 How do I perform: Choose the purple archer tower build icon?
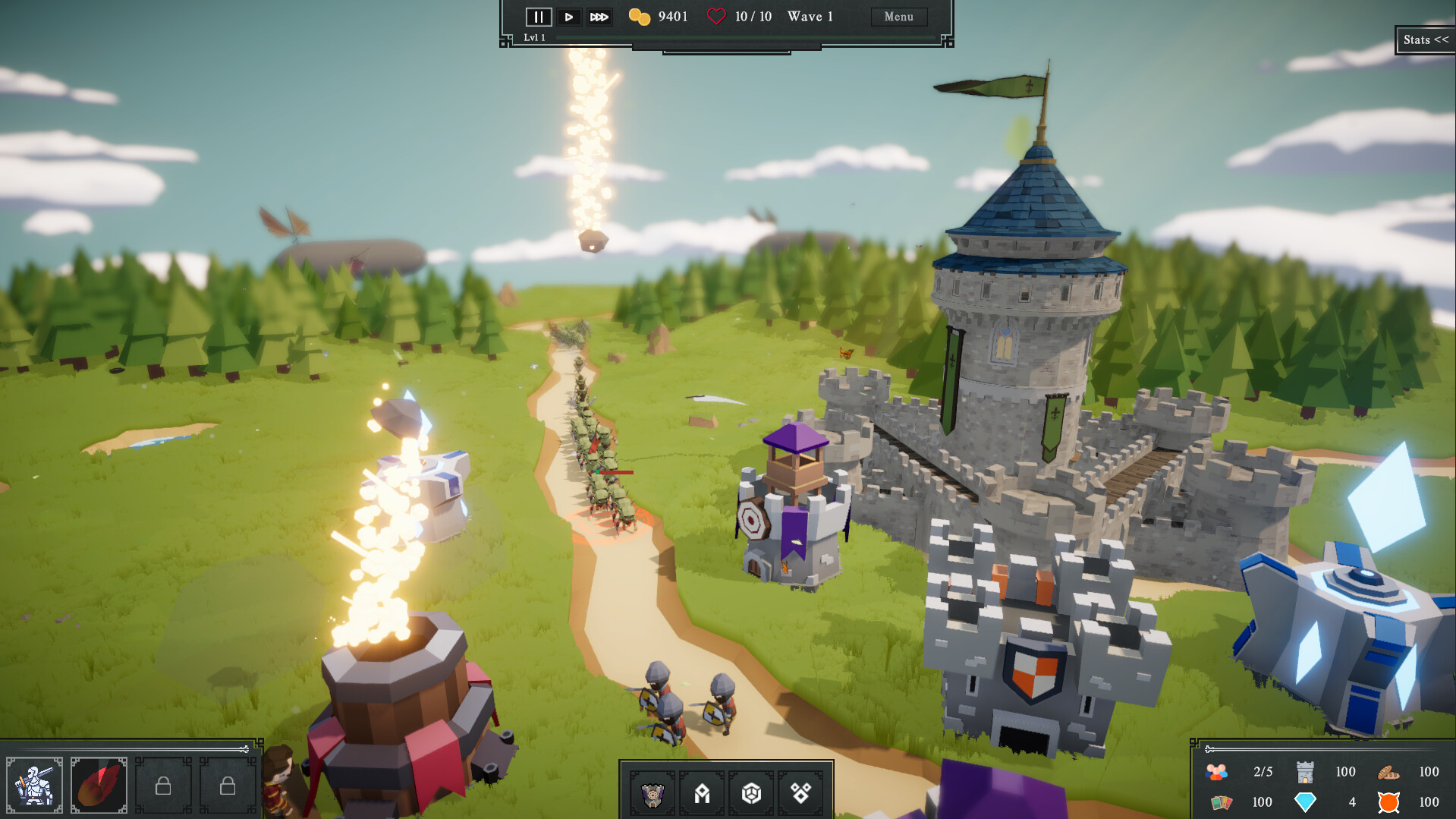653,794
